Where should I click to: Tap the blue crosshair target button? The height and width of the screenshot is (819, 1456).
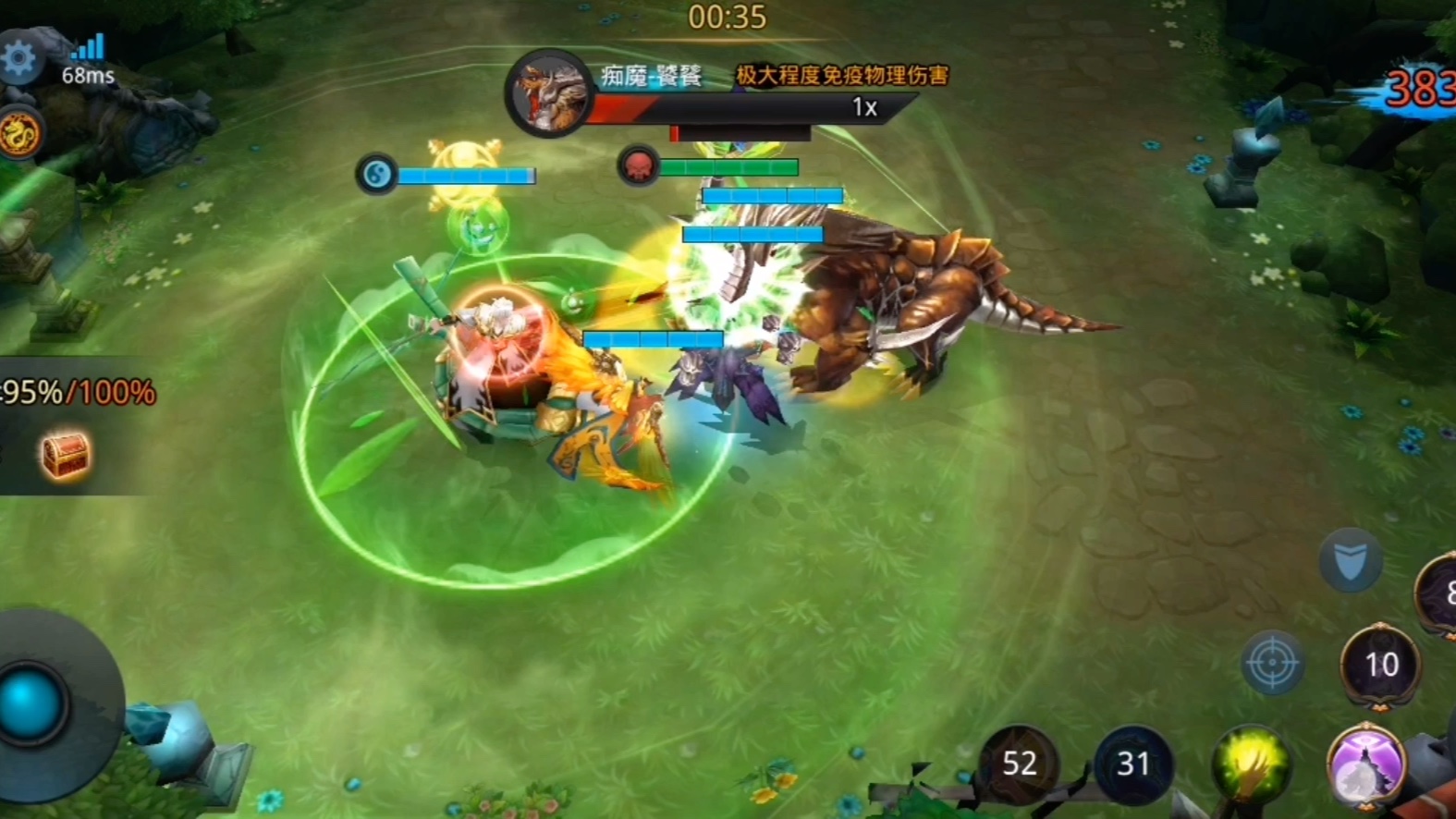coord(1272,663)
